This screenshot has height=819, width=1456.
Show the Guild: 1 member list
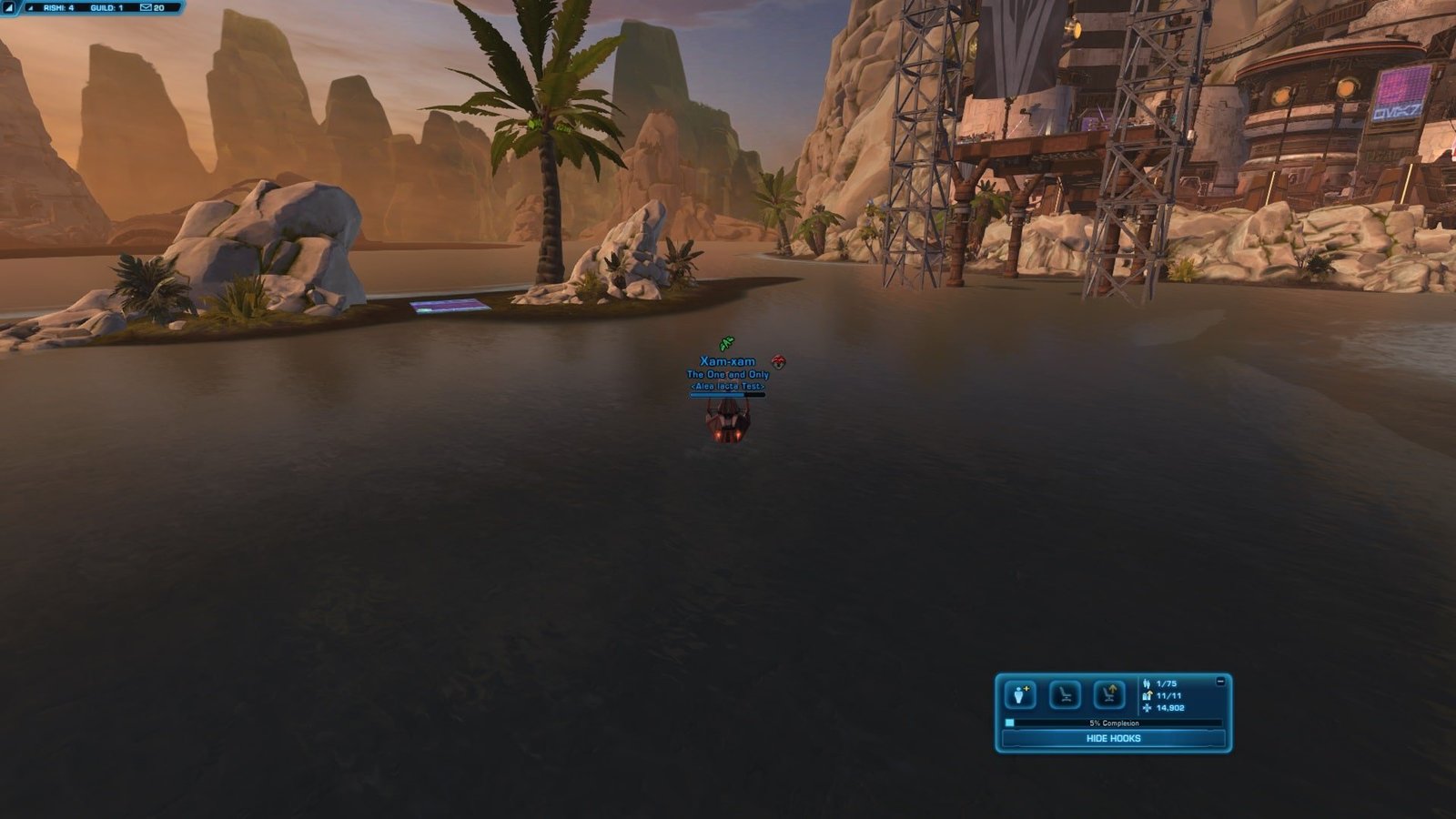pos(106,7)
